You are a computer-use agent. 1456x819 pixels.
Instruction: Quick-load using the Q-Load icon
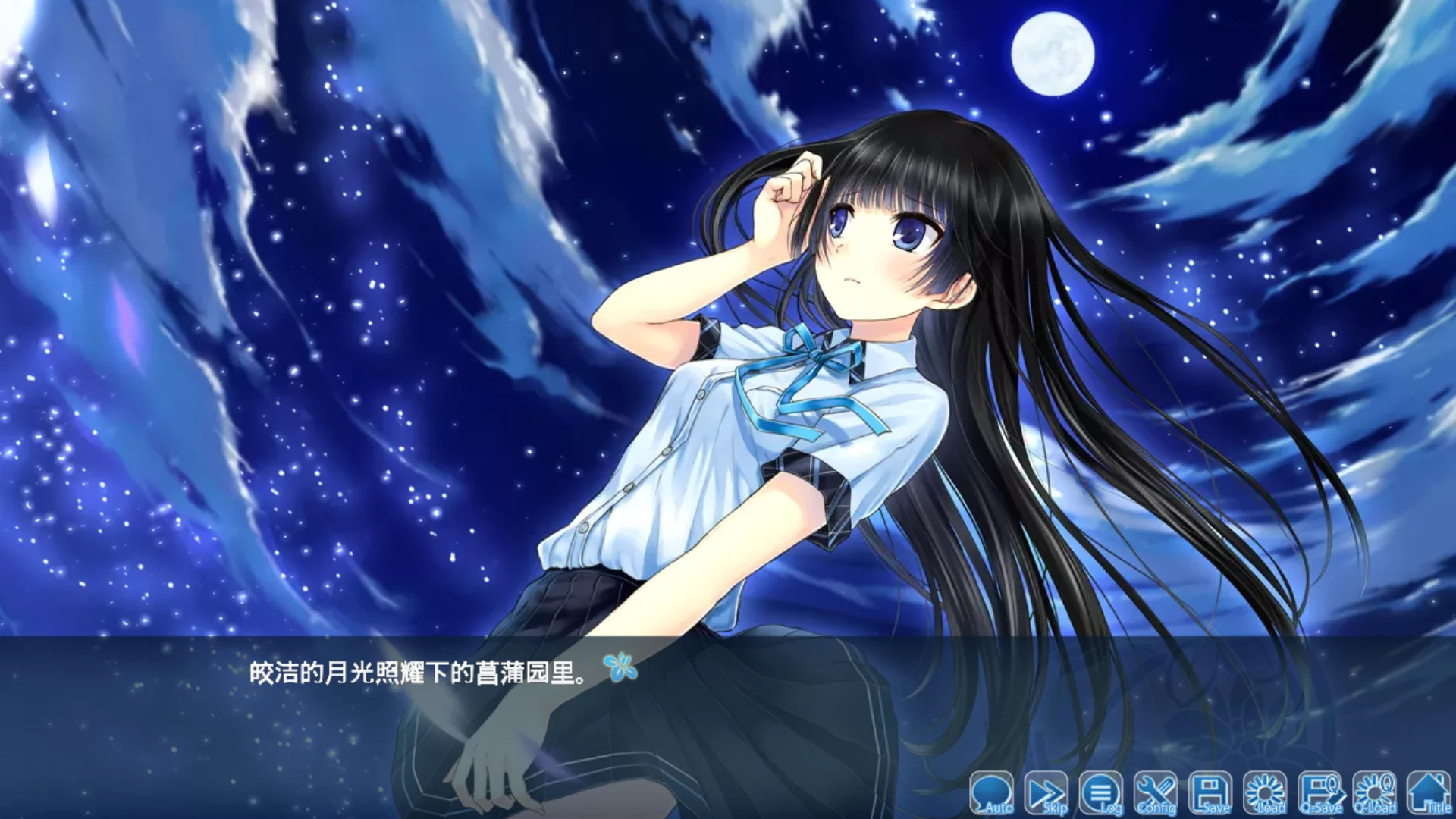[x=1376, y=792]
